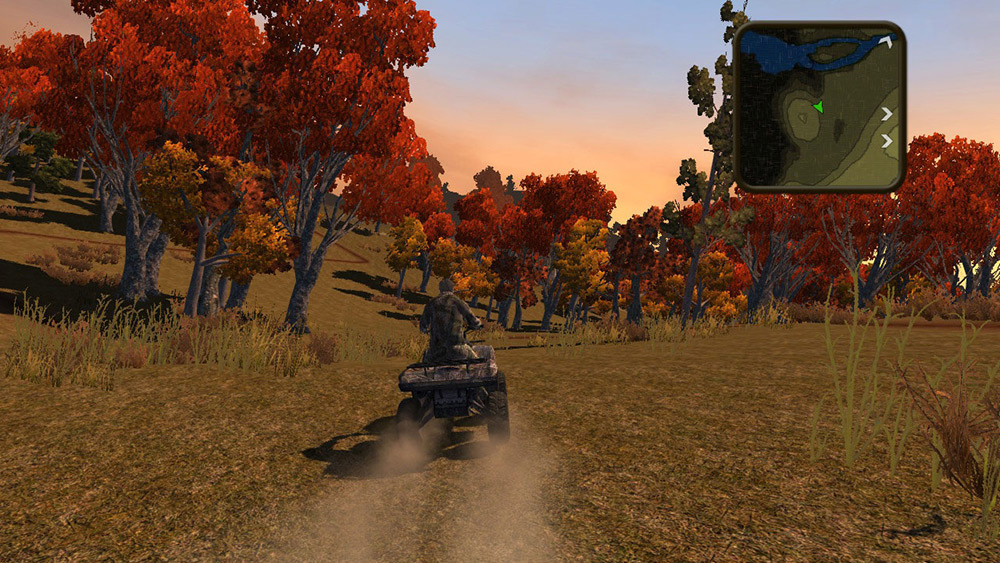Click the white marker in minimap's corner
The height and width of the screenshot is (563, 1000).
coord(886,41)
